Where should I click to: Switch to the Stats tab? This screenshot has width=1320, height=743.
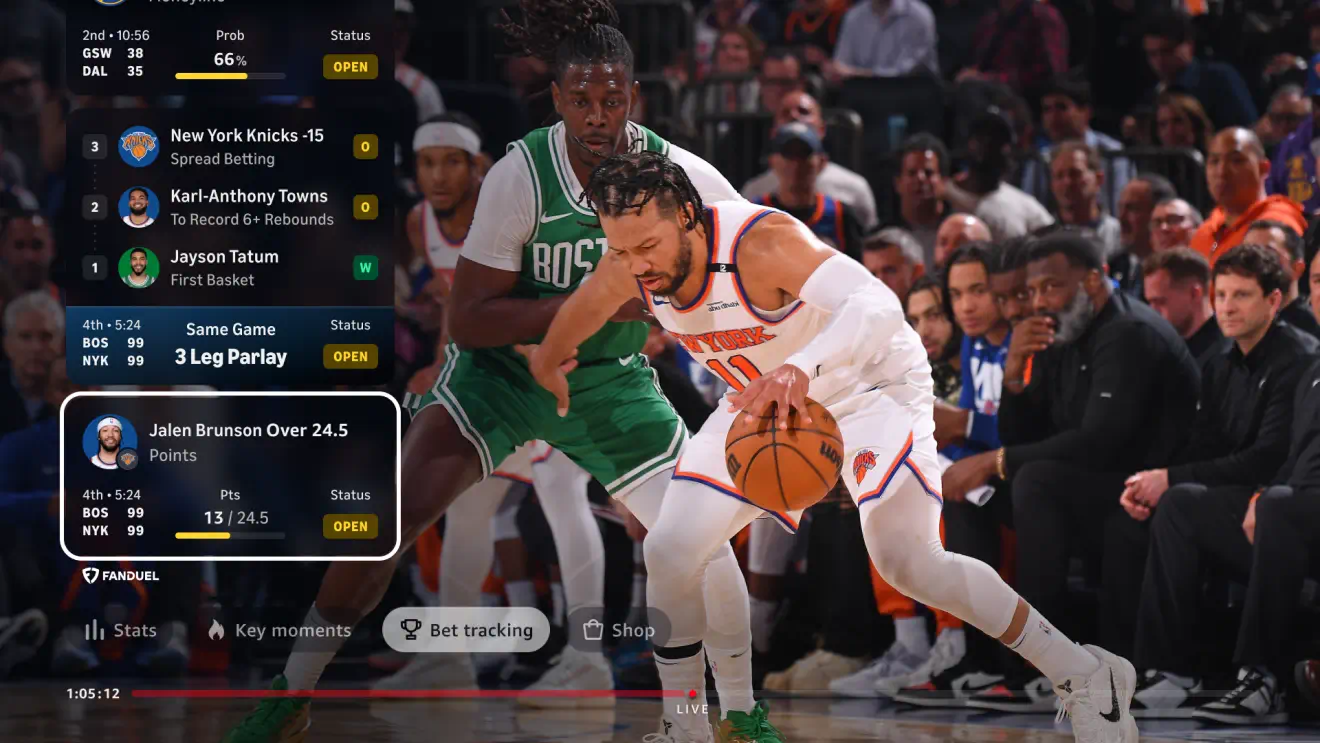click(121, 630)
